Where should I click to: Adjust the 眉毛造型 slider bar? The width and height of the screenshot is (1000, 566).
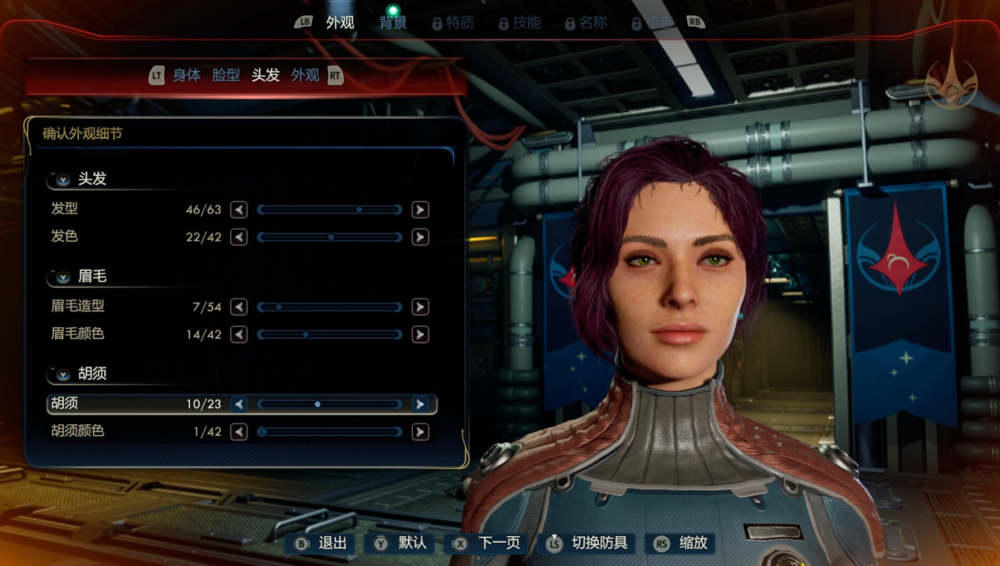click(x=329, y=307)
